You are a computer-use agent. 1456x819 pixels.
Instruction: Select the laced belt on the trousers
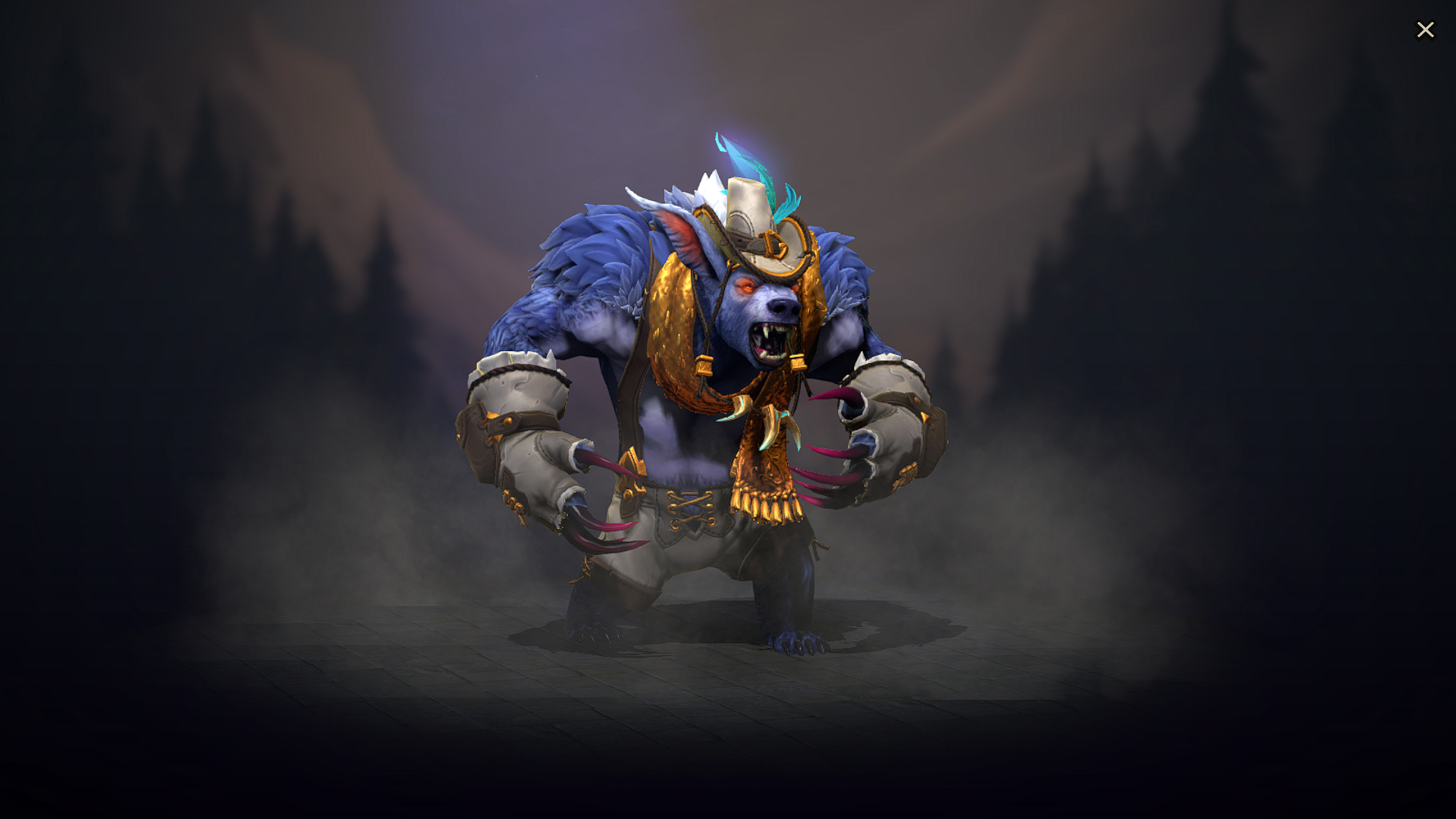(x=690, y=508)
